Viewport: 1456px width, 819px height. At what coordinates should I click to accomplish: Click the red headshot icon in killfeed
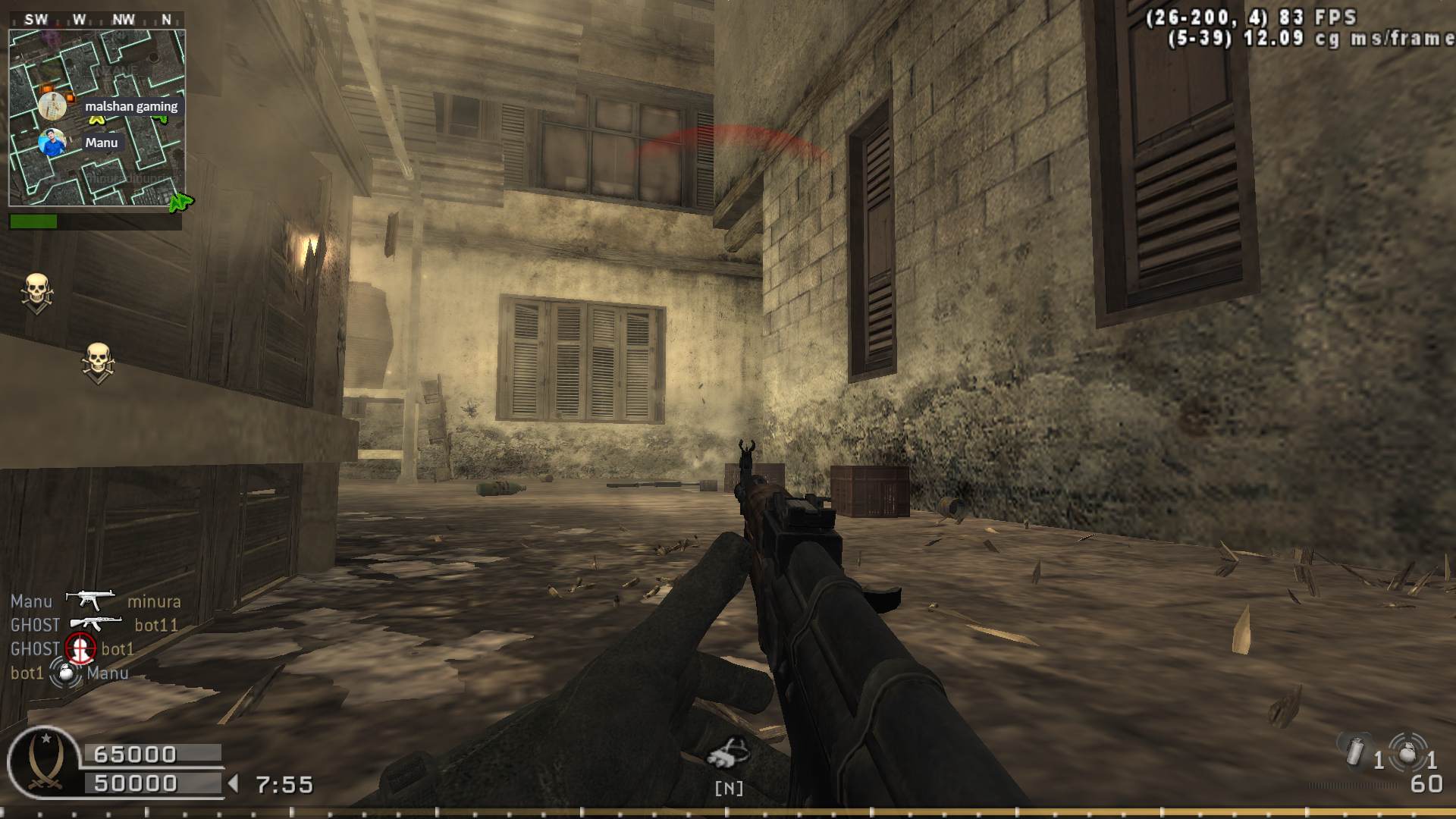(80, 648)
